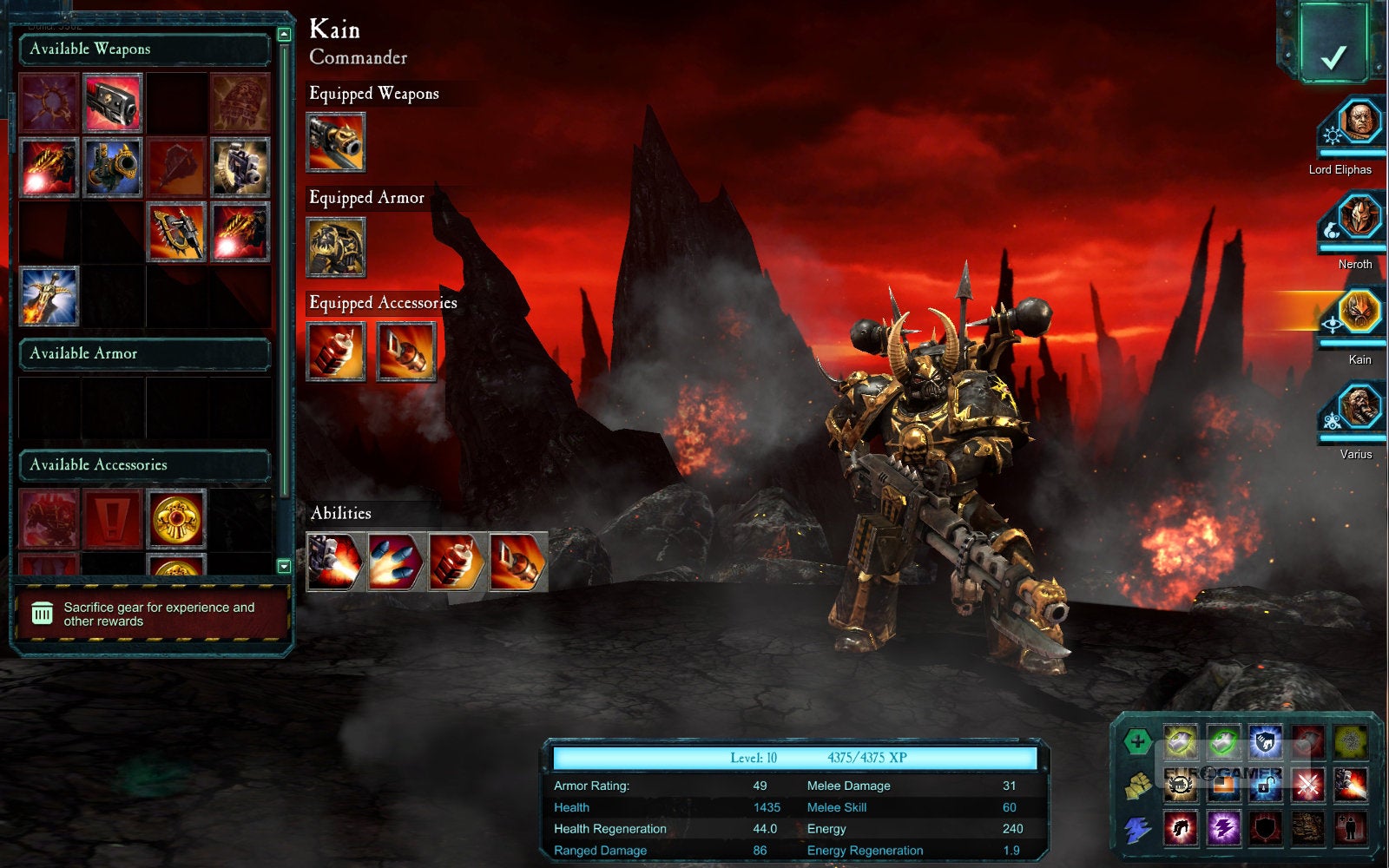Select the twin-barrel bolter weapon icon
The width and height of the screenshot is (1389, 868).
240,168
